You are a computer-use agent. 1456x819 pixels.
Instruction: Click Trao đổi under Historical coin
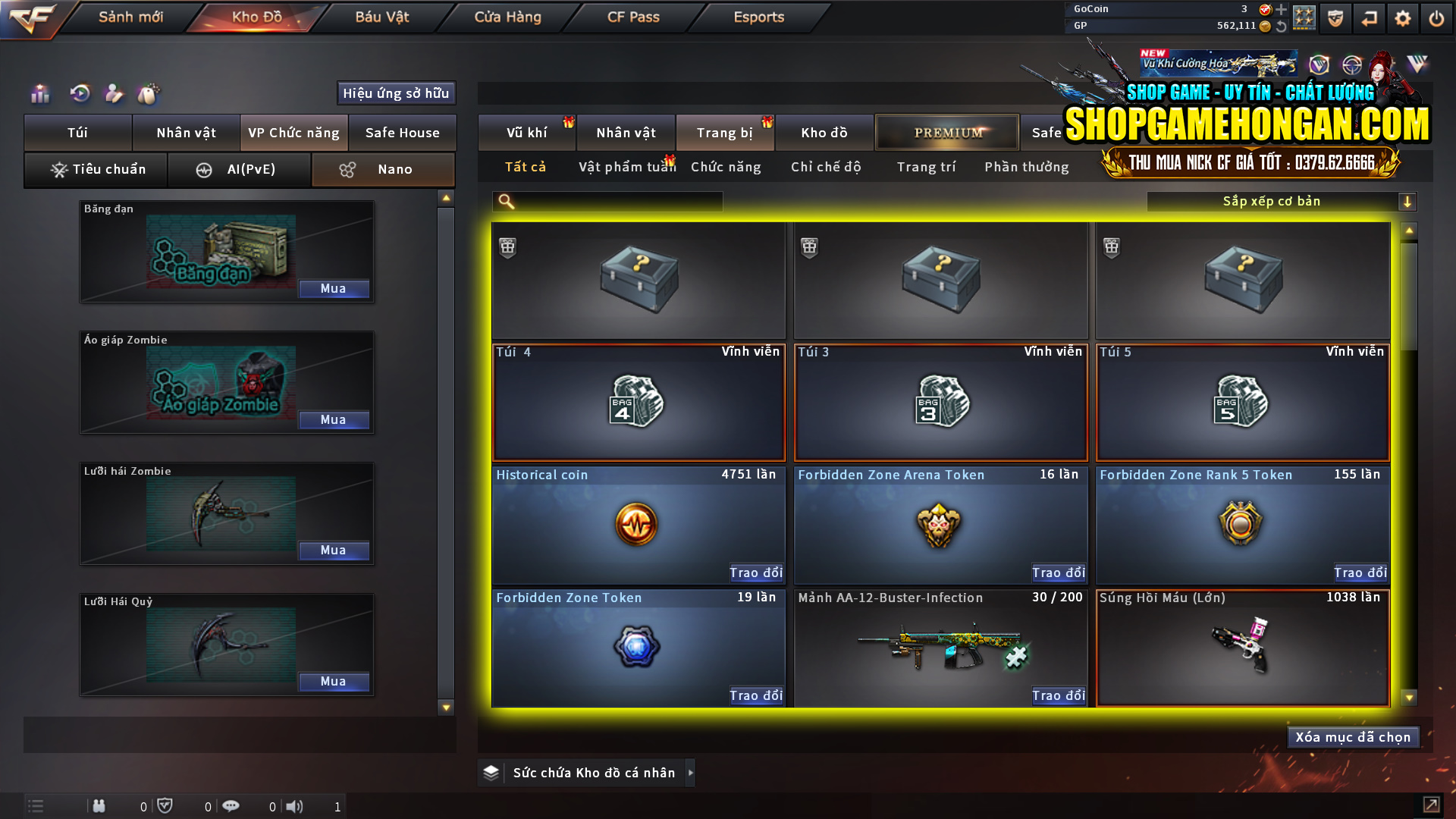coord(755,573)
